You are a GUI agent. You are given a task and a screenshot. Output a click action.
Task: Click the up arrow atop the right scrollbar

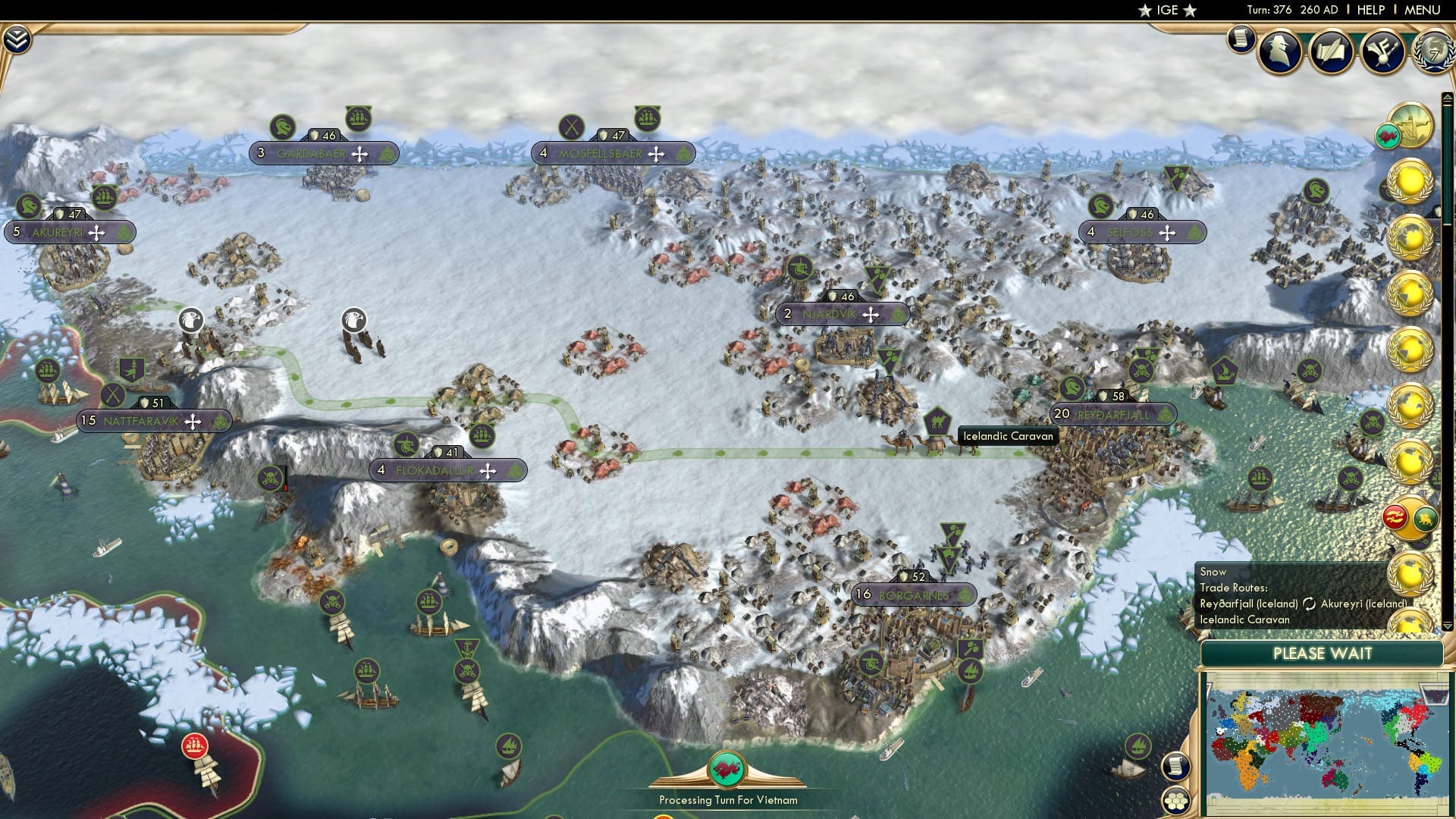[x=1449, y=96]
